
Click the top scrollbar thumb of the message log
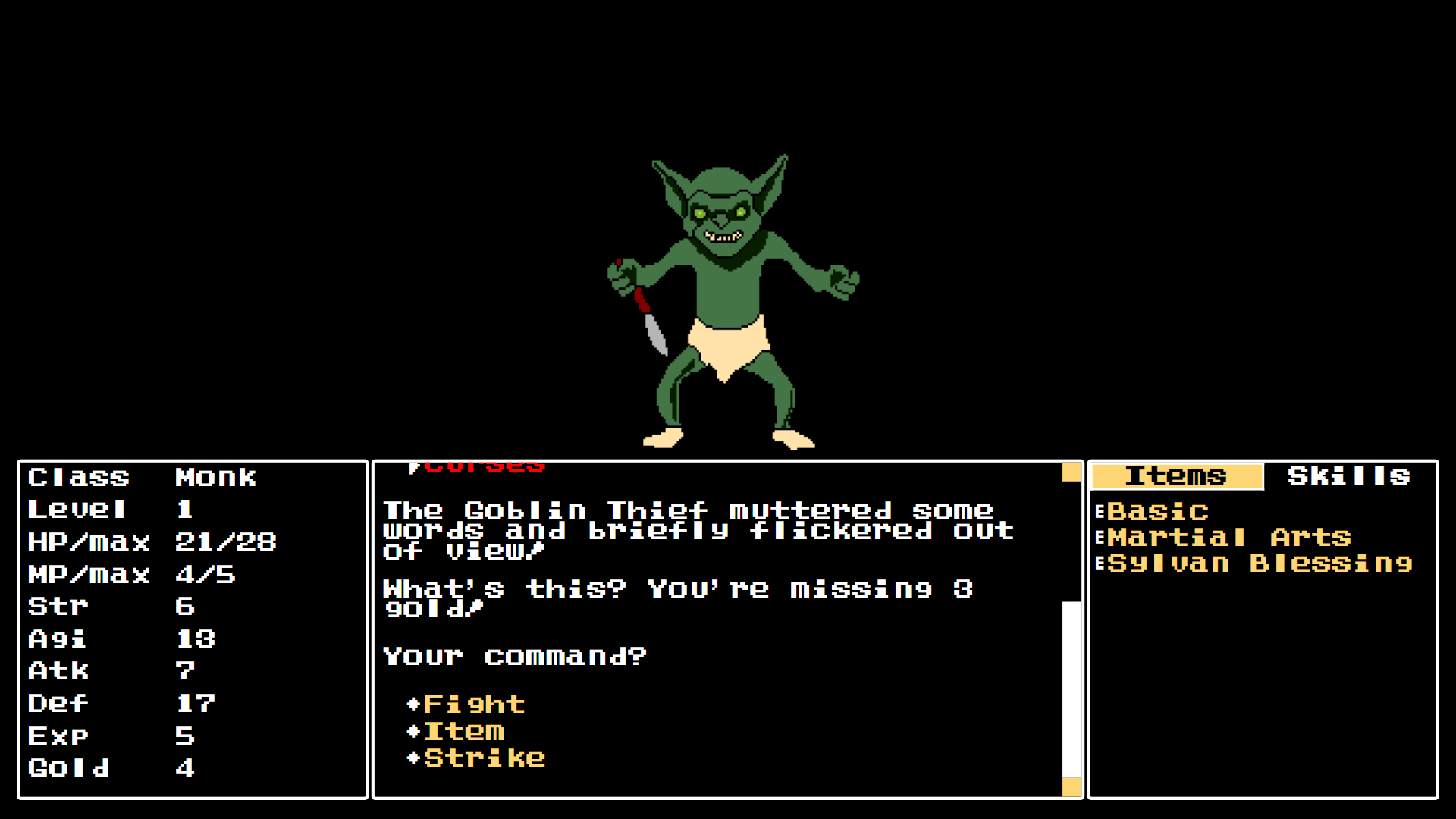pyautogui.click(x=1071, y=472)
